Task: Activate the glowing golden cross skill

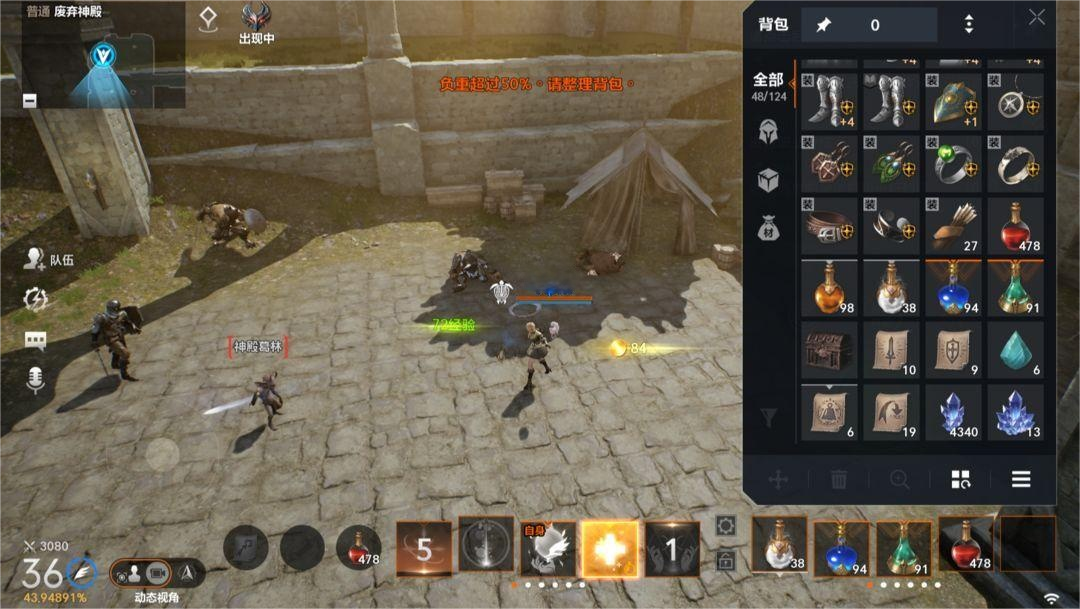Action: click(609, 549)
